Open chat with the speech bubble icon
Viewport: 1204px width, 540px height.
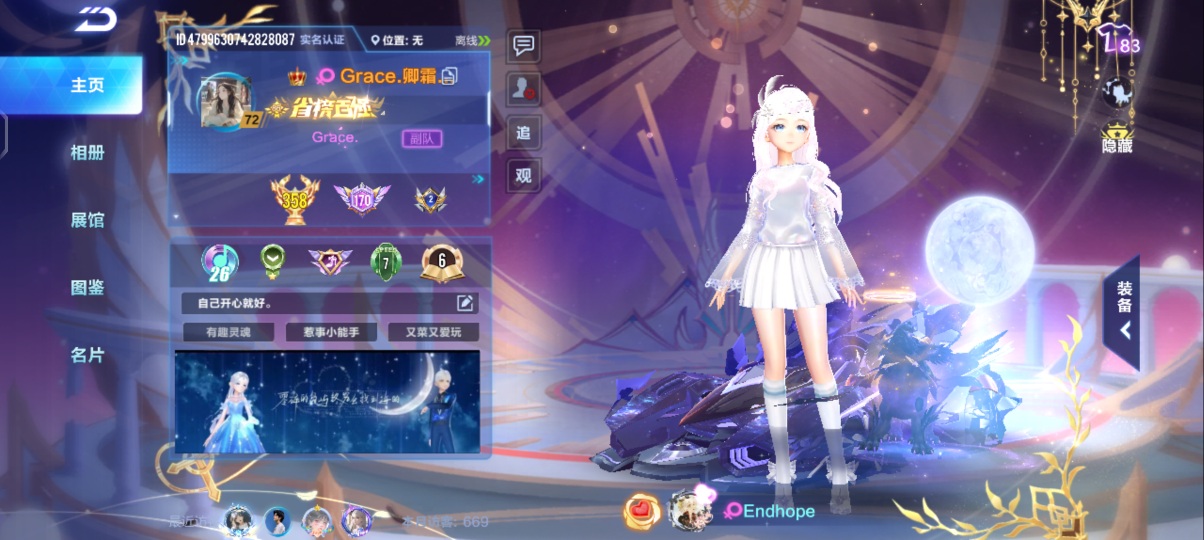click(523, 45)
